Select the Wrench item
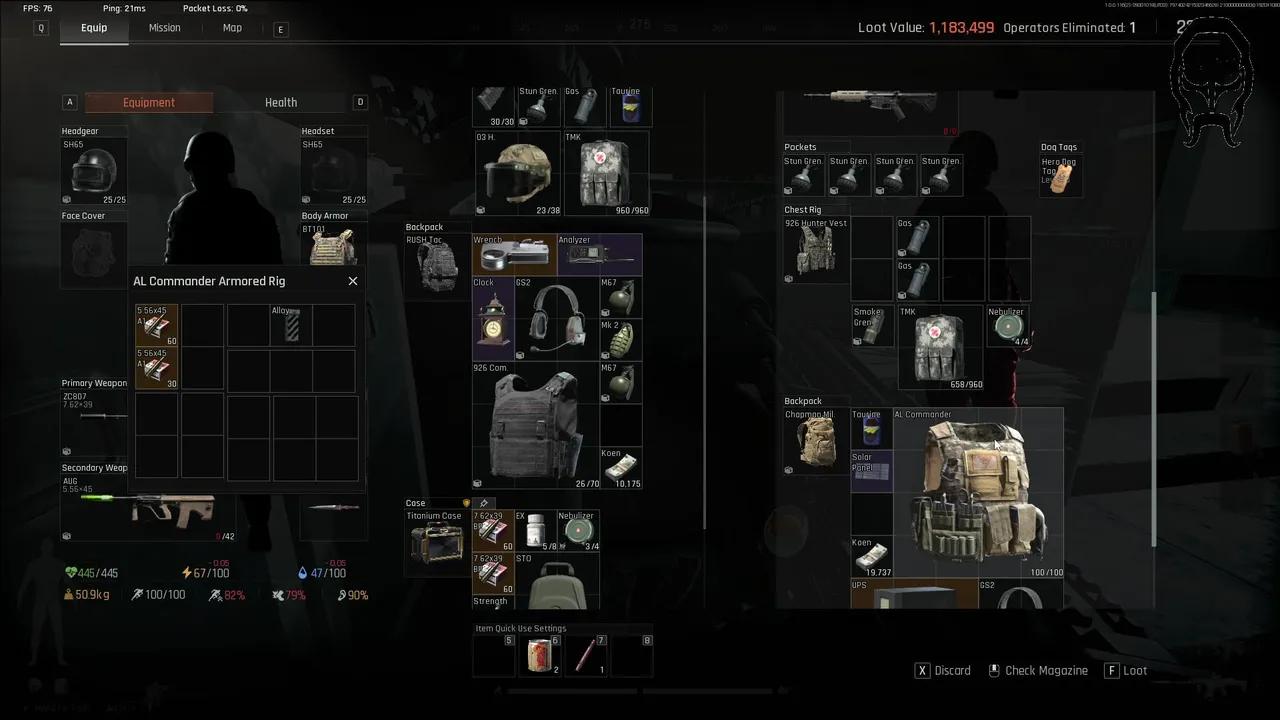The image size is (1280, 720). (514, 256)
